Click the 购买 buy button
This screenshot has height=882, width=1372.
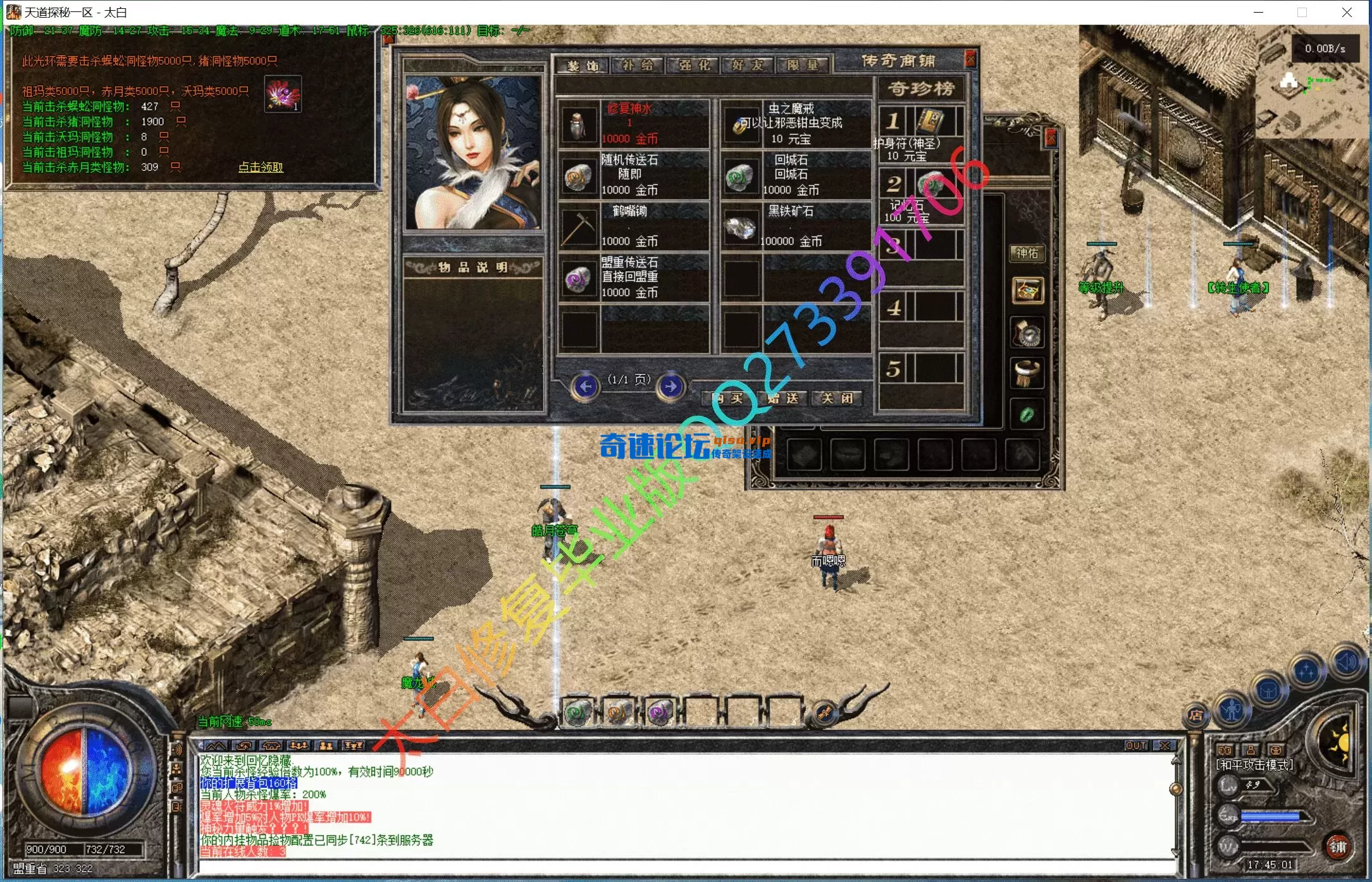728,398
